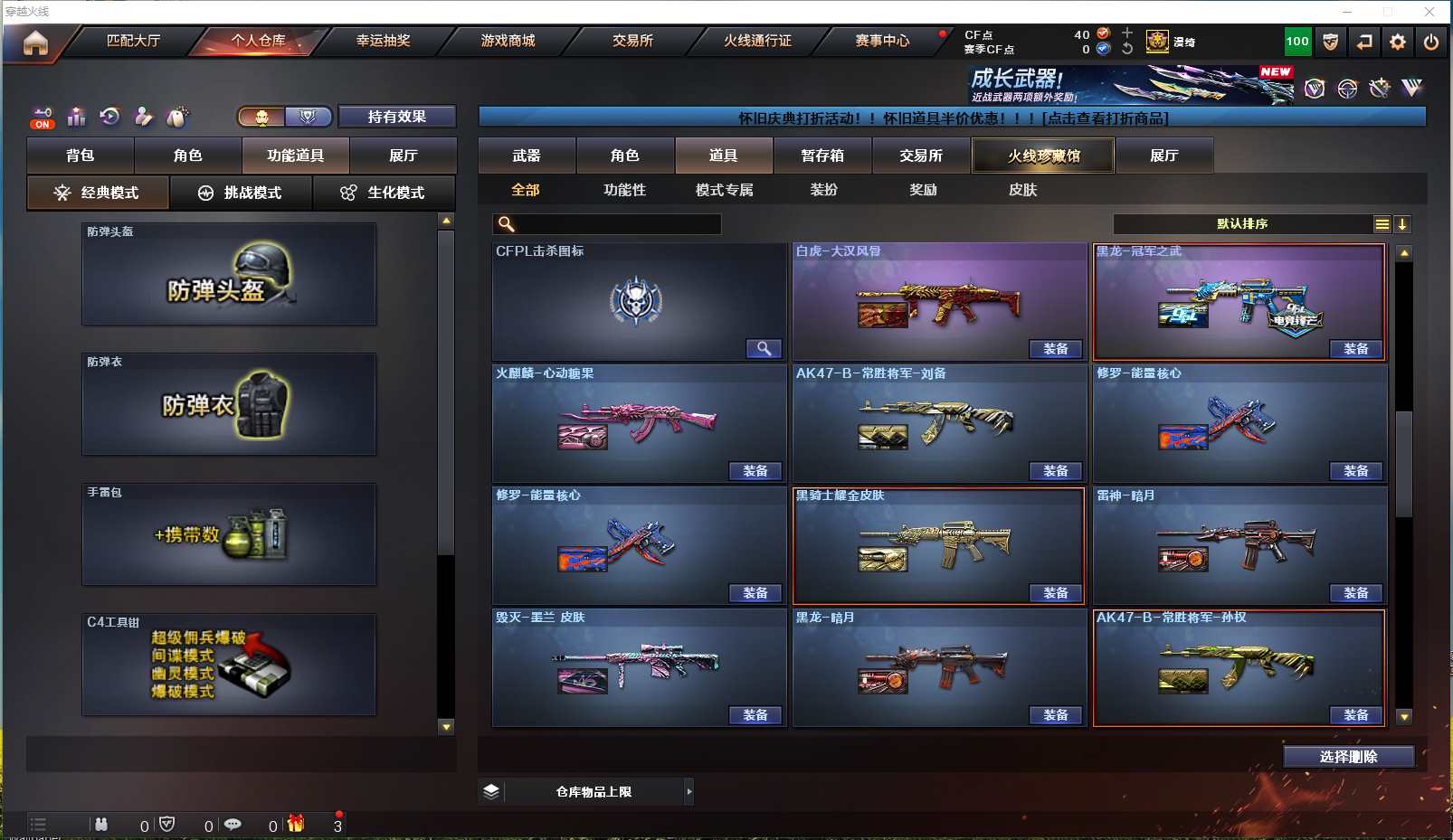Go to 幸运抽奖 lucky draw
1453x840 pixels.
[x=383, y=41]
